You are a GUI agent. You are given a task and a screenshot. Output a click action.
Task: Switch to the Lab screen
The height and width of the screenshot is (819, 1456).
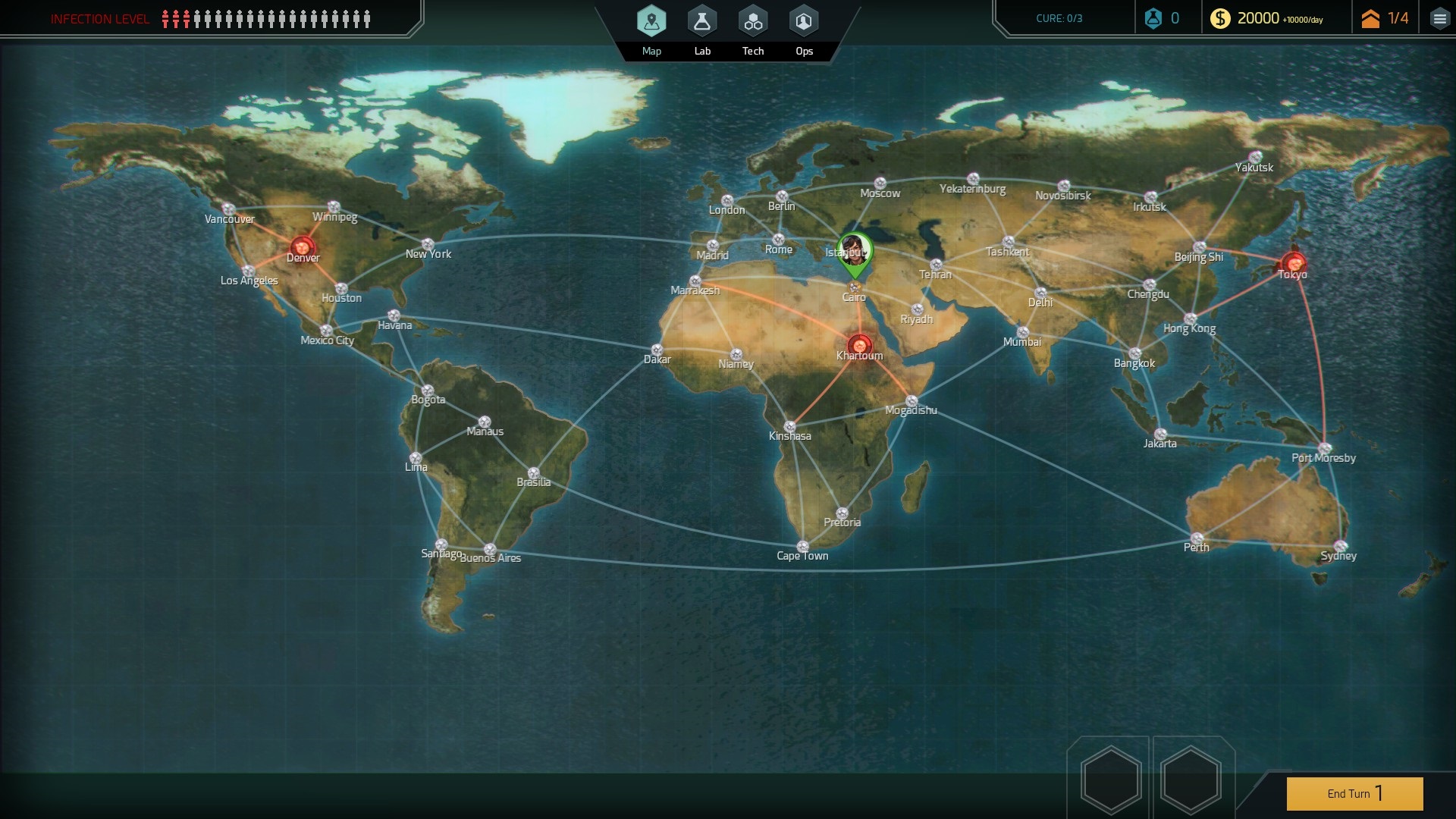click(702, 23)
